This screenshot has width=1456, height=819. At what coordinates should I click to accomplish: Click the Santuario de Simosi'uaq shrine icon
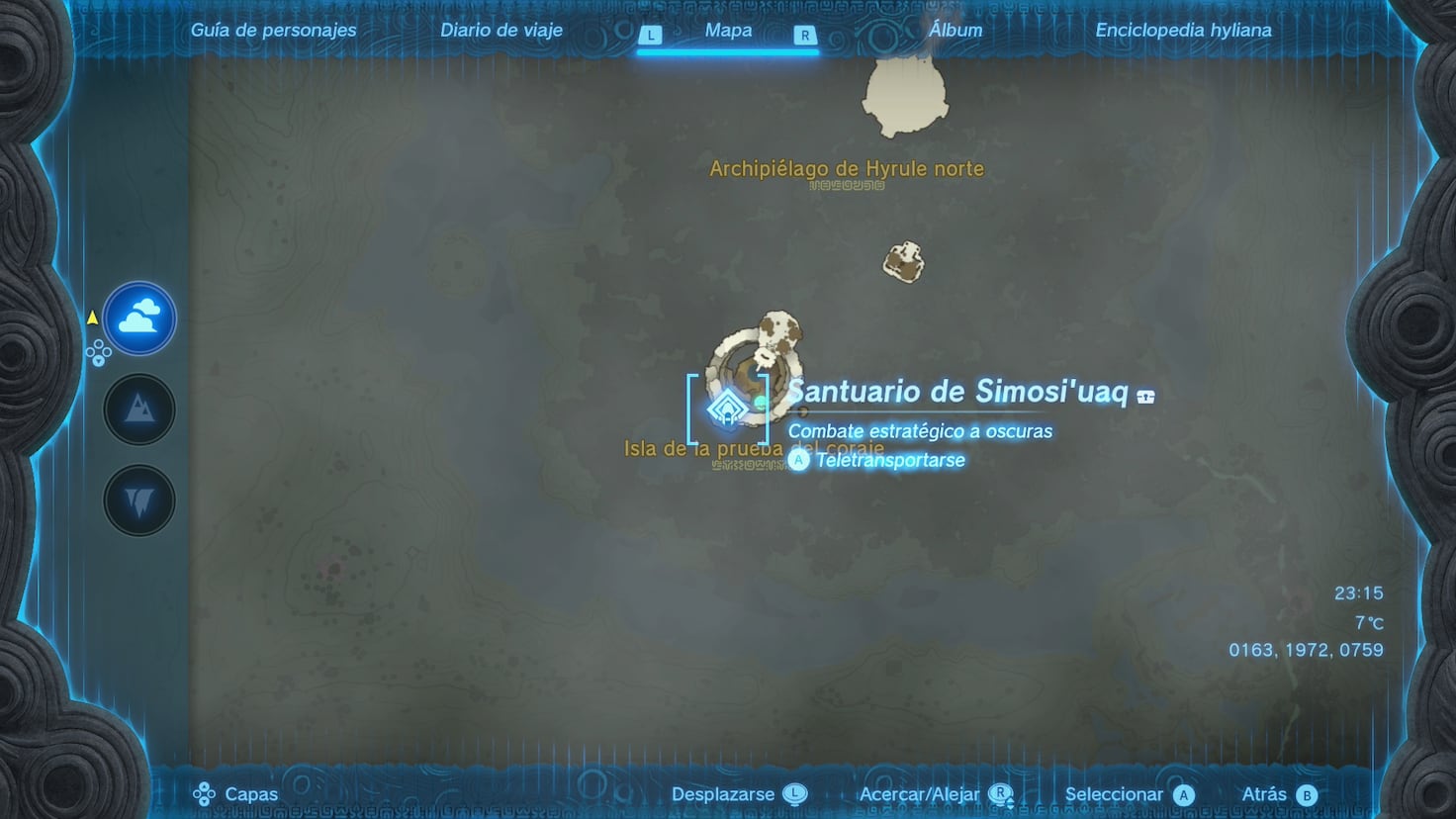coord(727,409)
